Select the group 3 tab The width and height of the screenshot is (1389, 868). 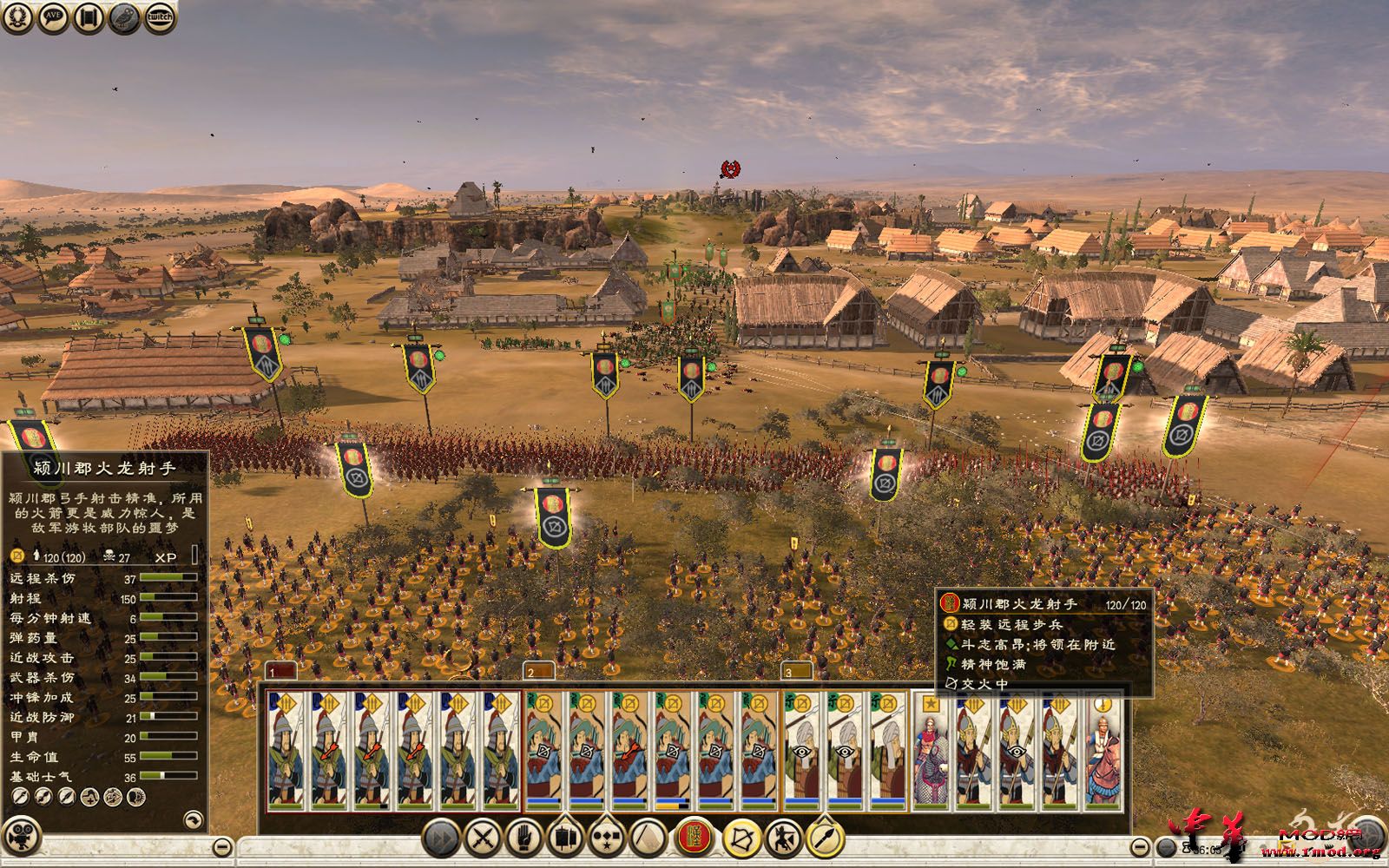798,671
